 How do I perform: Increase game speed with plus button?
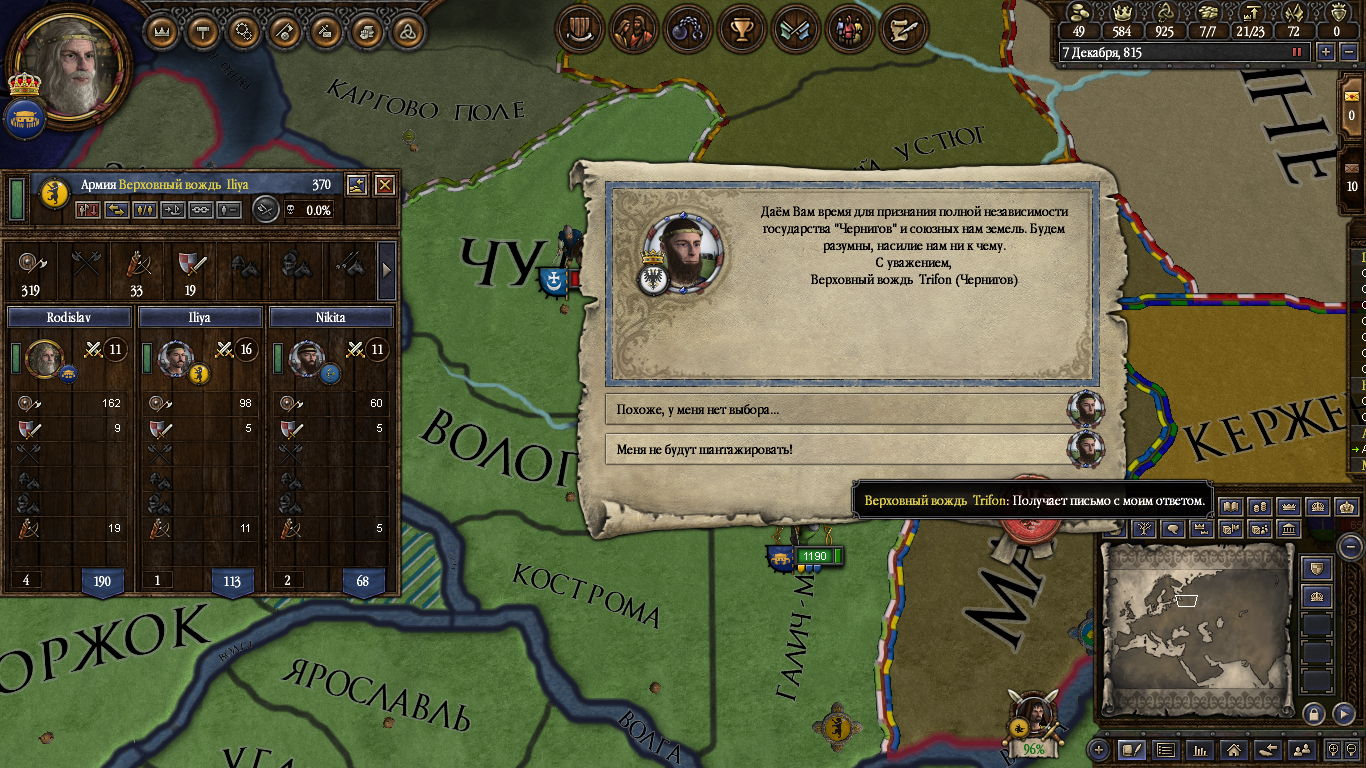point(1326,52)
